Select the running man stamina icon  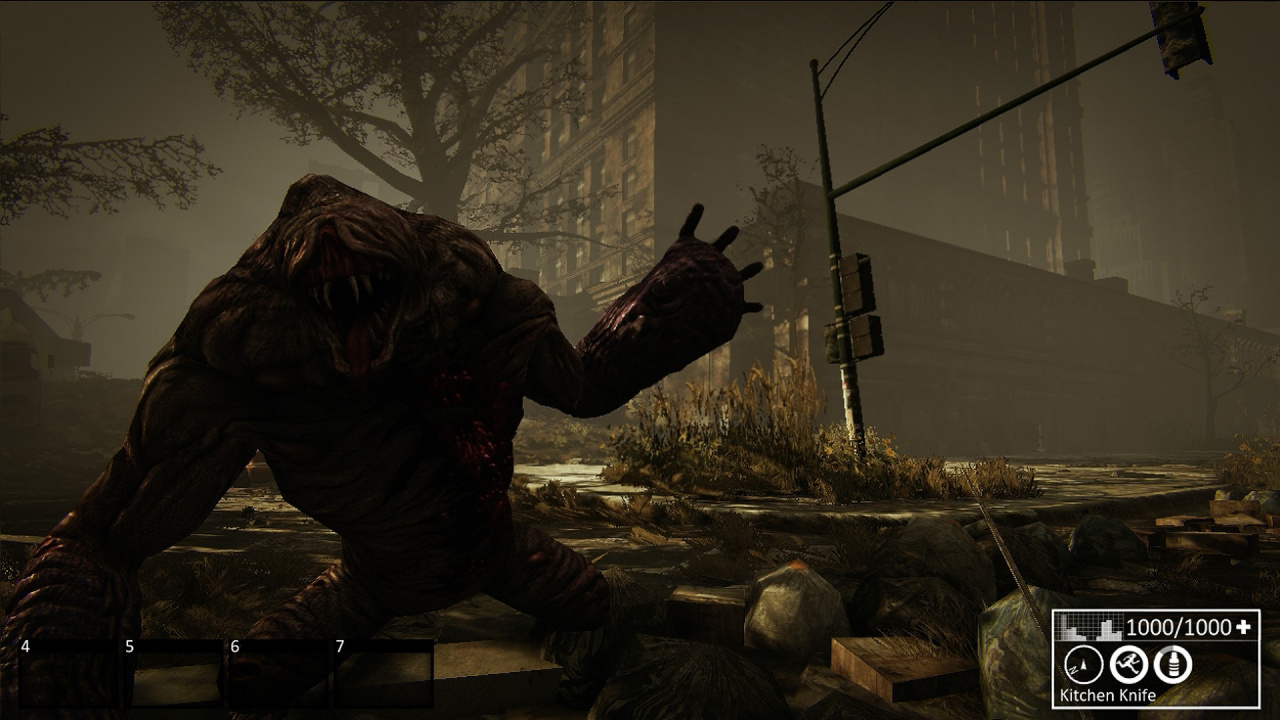click(x=1128, y=663)
